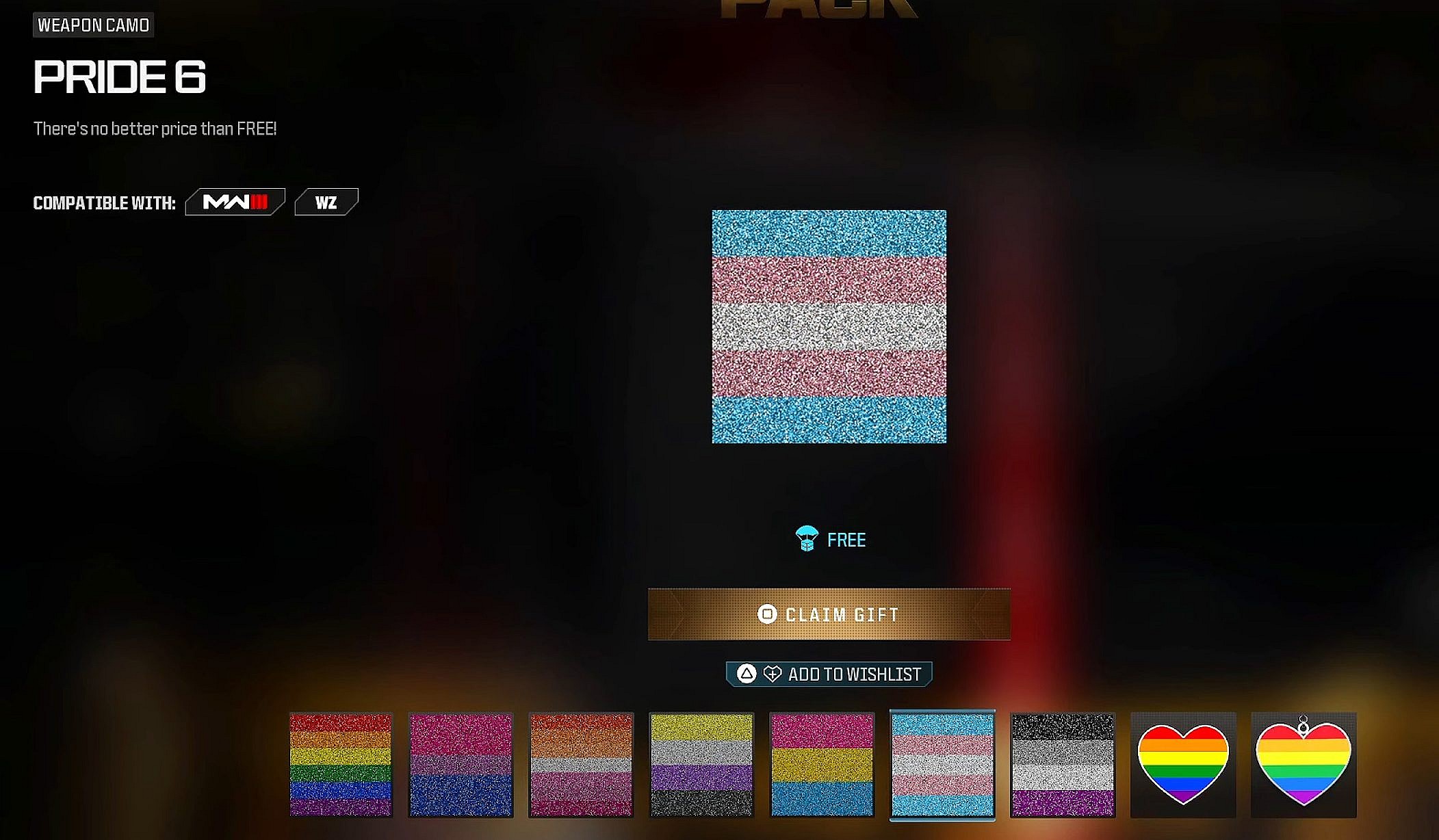
Task: Select the bisexual flag camo
Action: (461, 765)
